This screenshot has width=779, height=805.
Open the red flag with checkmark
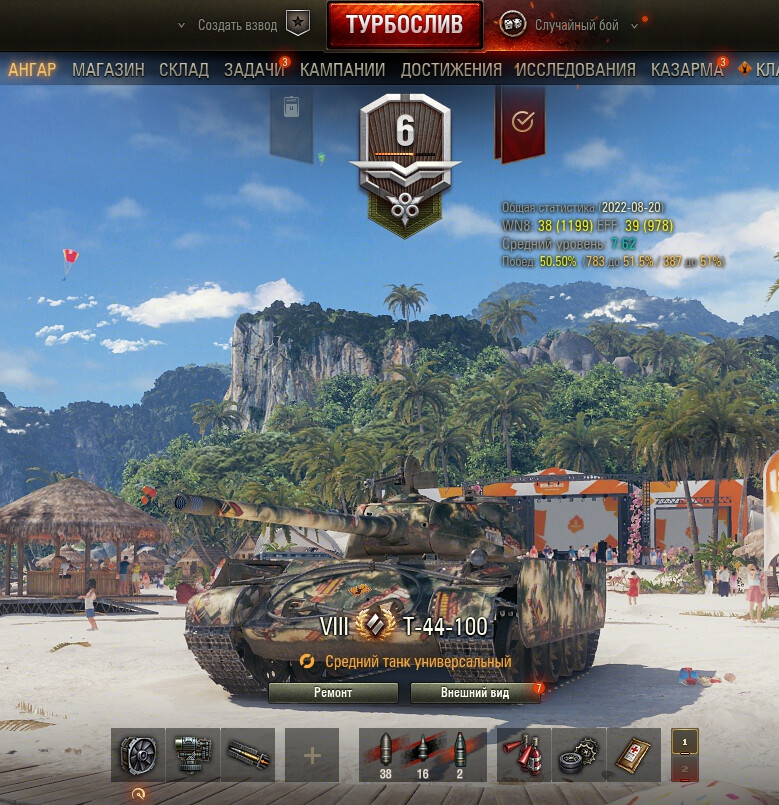coord(520,122)
